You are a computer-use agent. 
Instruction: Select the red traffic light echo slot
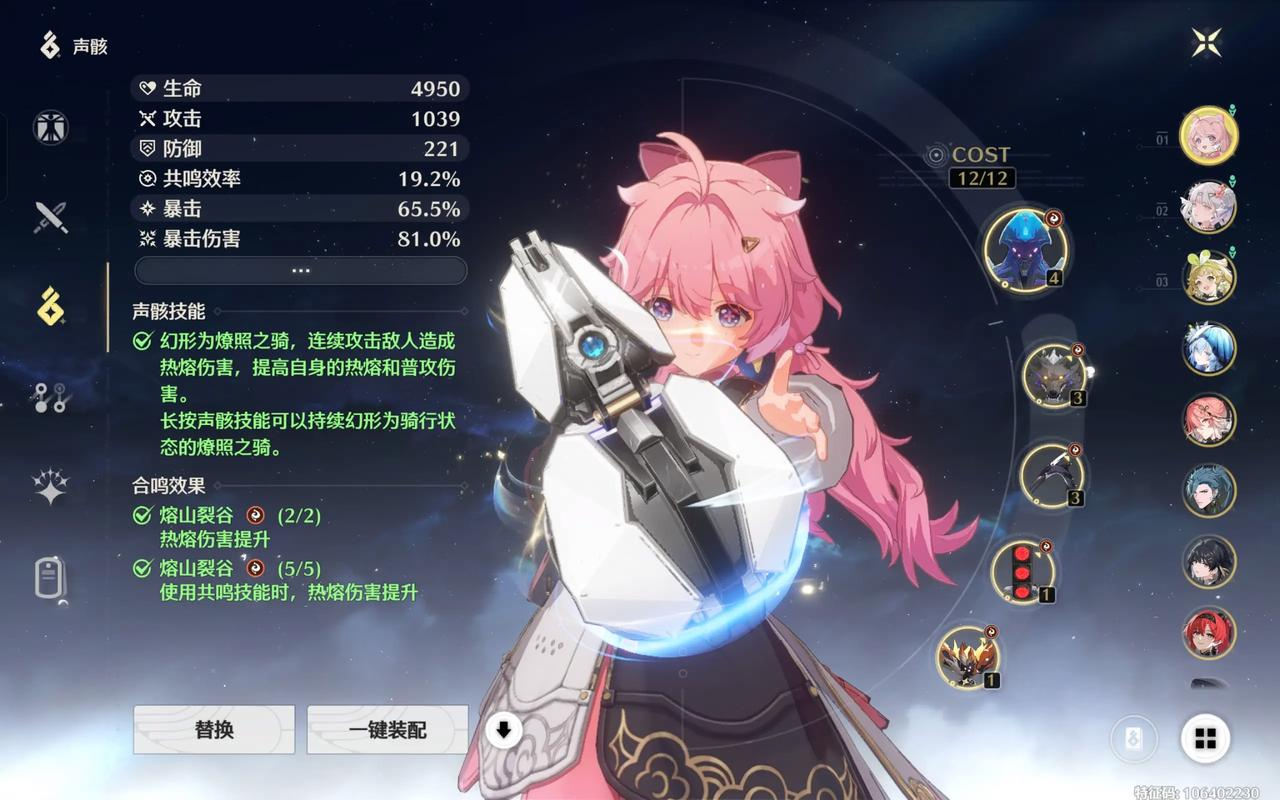tap(1022, 571)
